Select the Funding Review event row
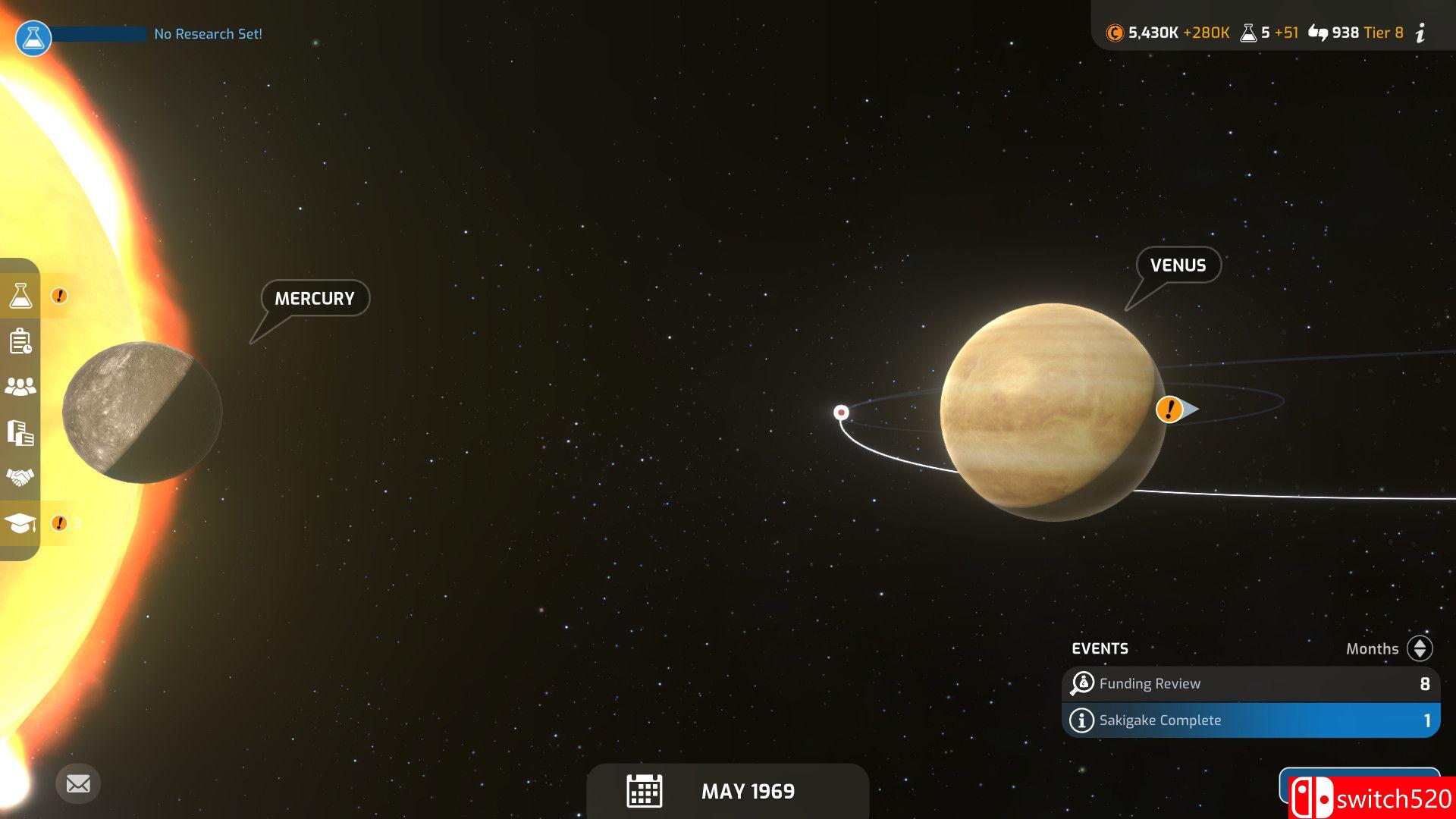The width and height of the screenshot is (1456, 819). point(1250,683)
